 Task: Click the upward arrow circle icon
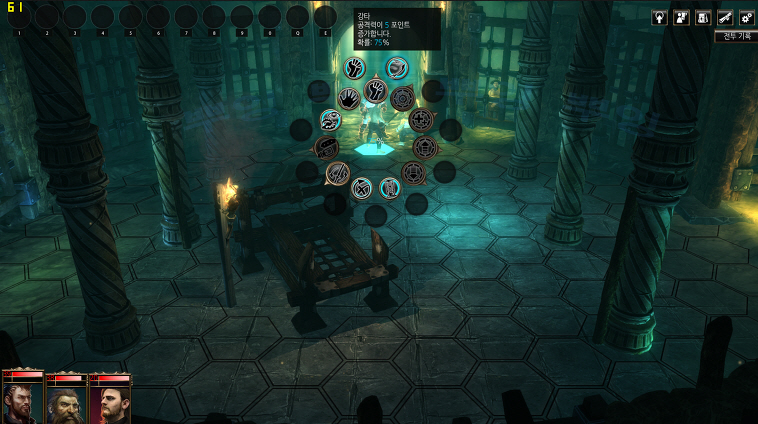tap(659, 17)
